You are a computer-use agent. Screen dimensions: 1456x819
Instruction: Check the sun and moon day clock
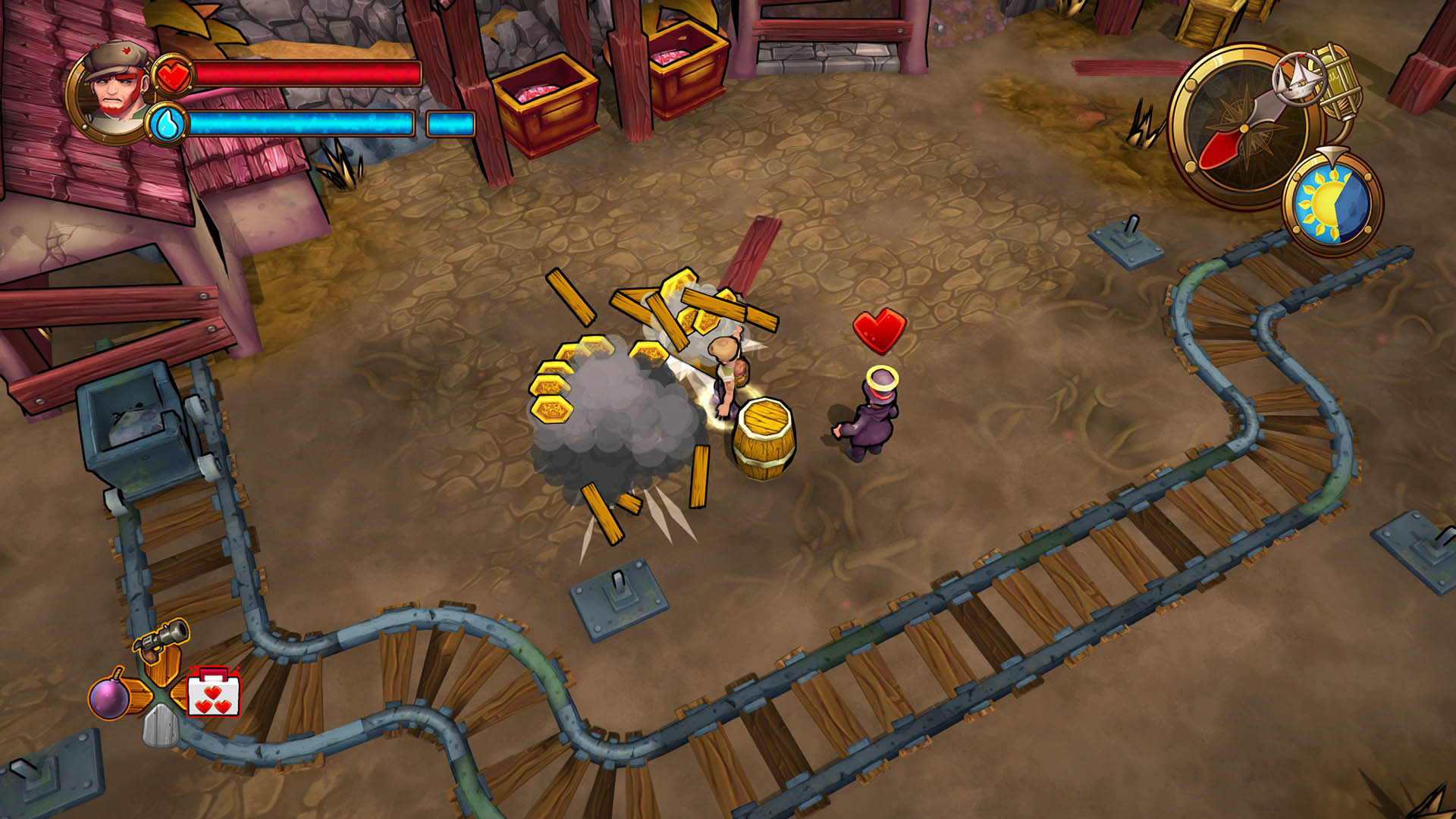pyautogui.click(x=1332, y=203)
